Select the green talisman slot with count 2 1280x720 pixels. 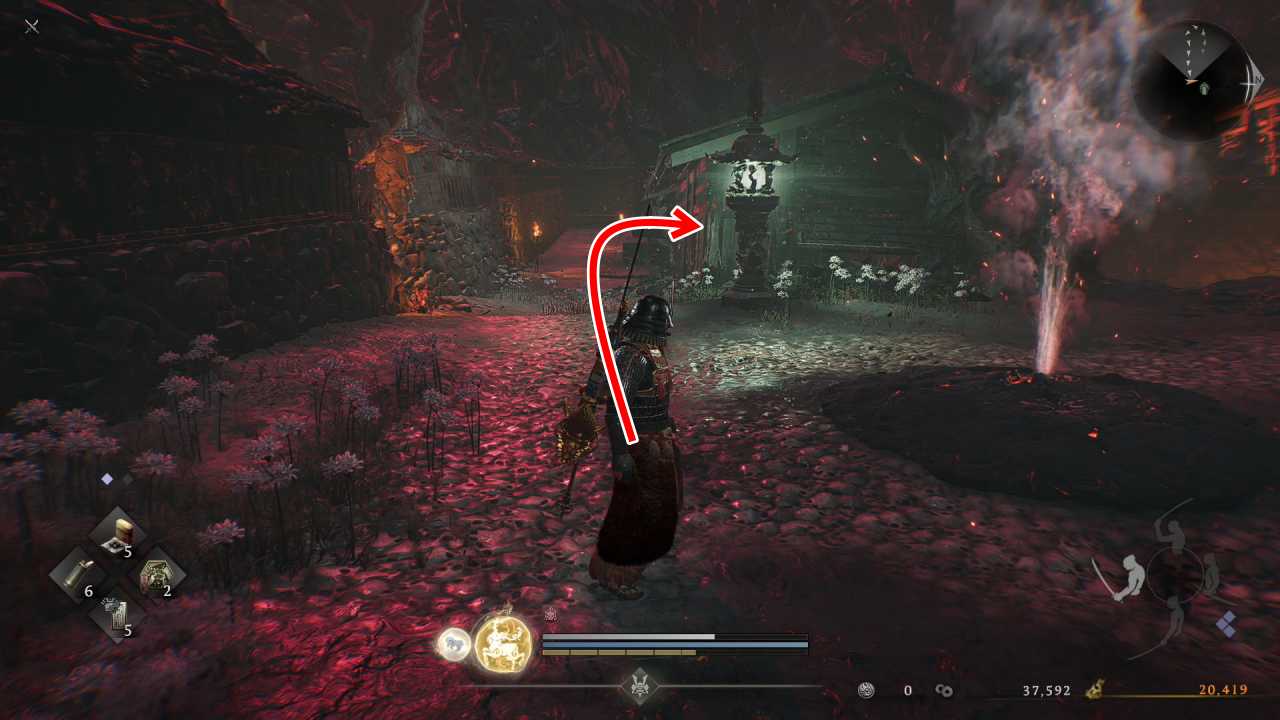pos(157,577)
